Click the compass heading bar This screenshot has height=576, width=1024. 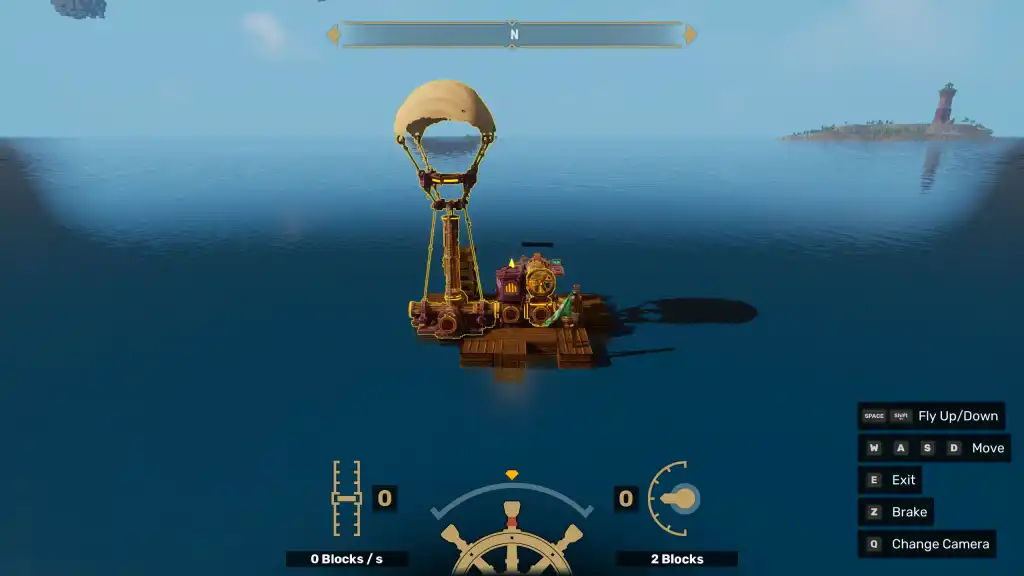(512, 34)
